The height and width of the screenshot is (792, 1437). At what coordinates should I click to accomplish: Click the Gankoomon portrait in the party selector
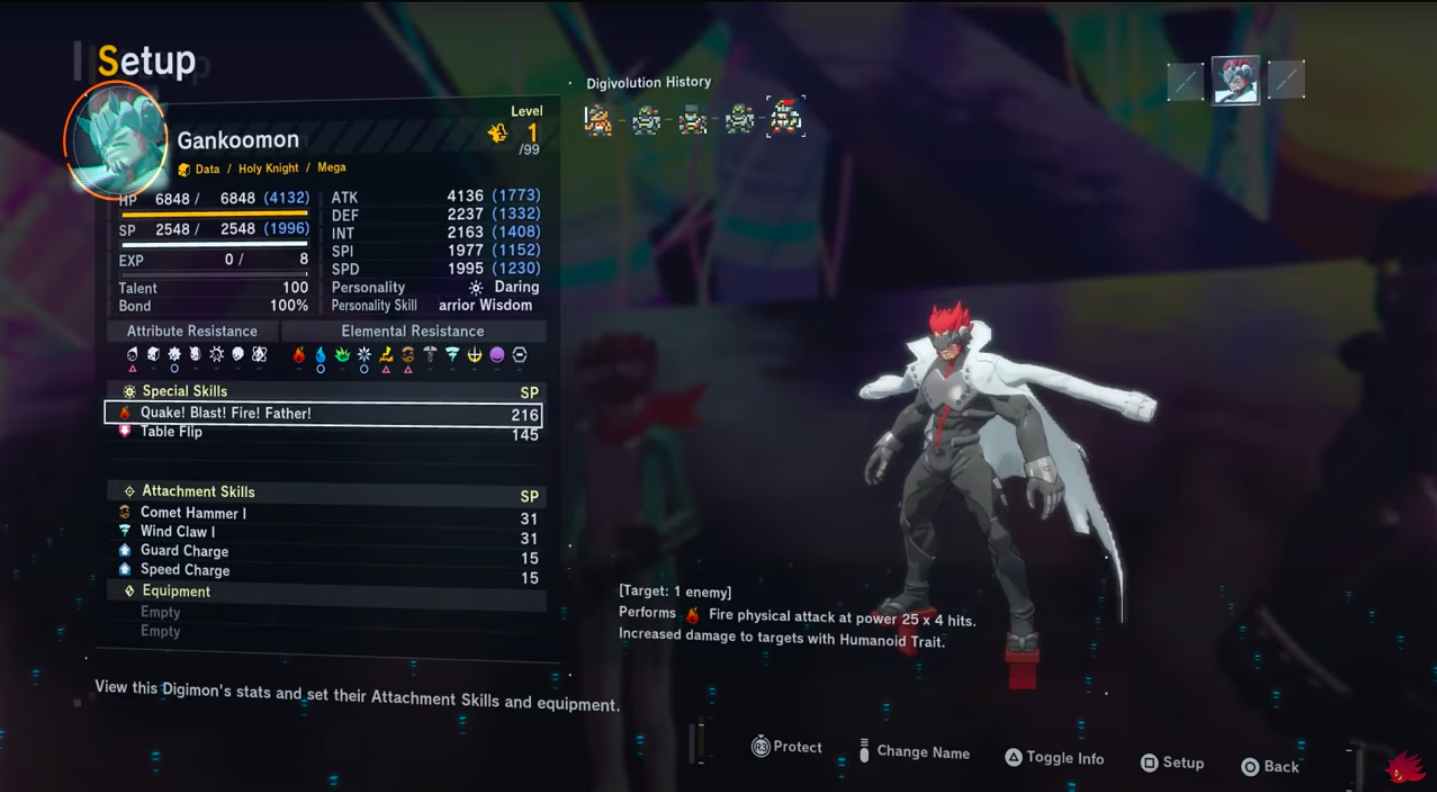pyautogui.click(x=1235, y=81)
